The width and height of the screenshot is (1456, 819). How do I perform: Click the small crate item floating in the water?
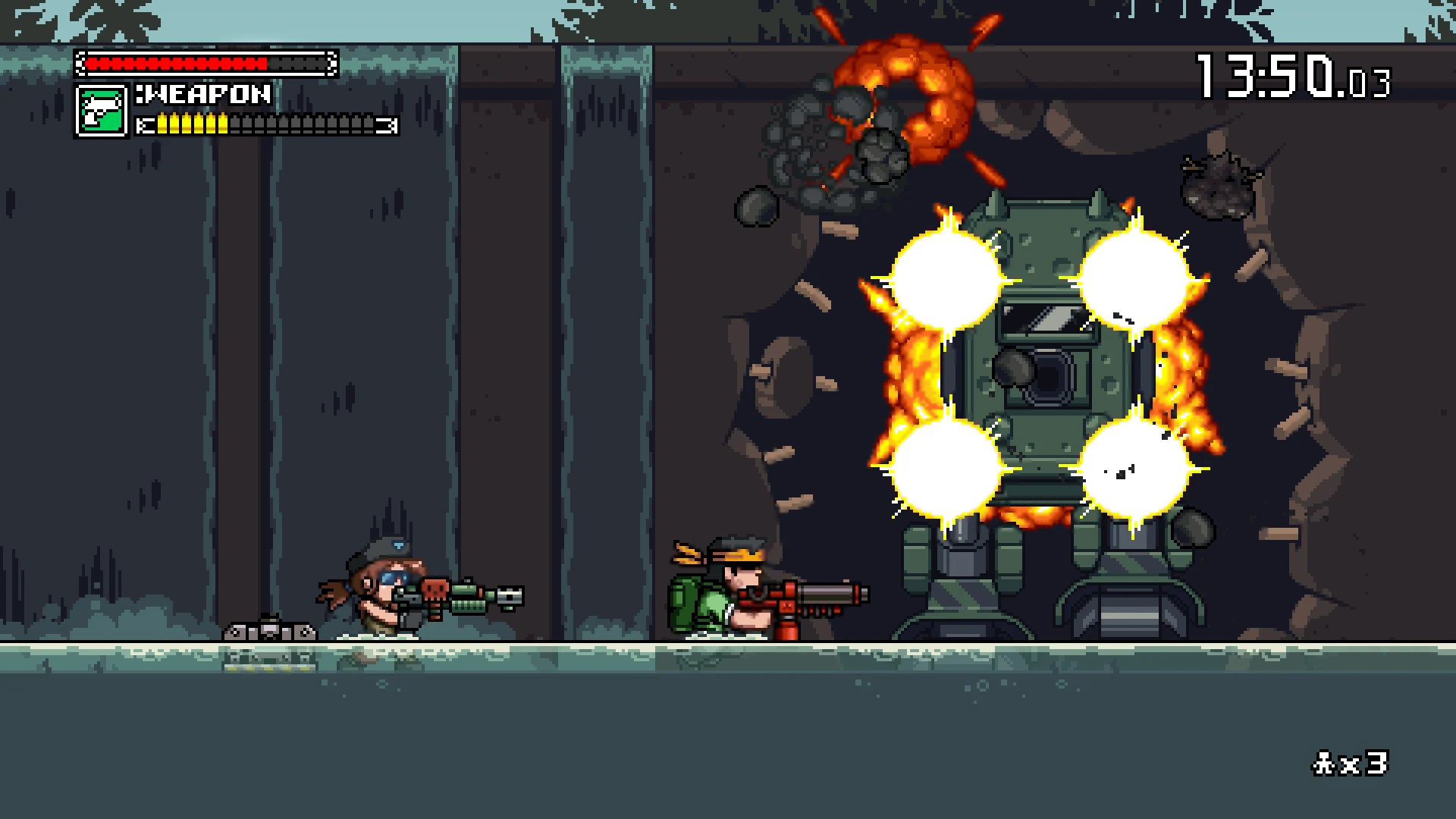tap(270, 631)
